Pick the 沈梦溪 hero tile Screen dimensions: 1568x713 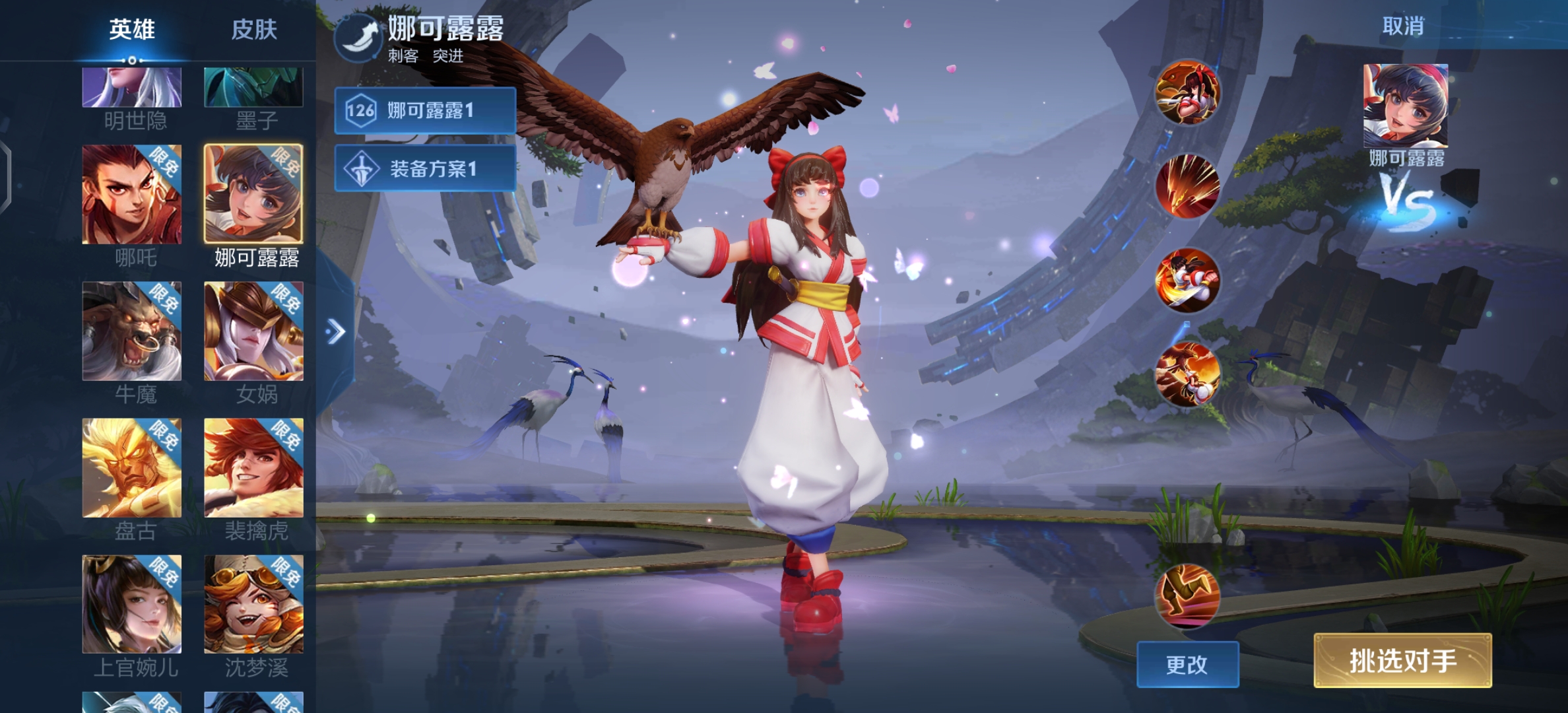pyautogui.click(x=254, y=604)
